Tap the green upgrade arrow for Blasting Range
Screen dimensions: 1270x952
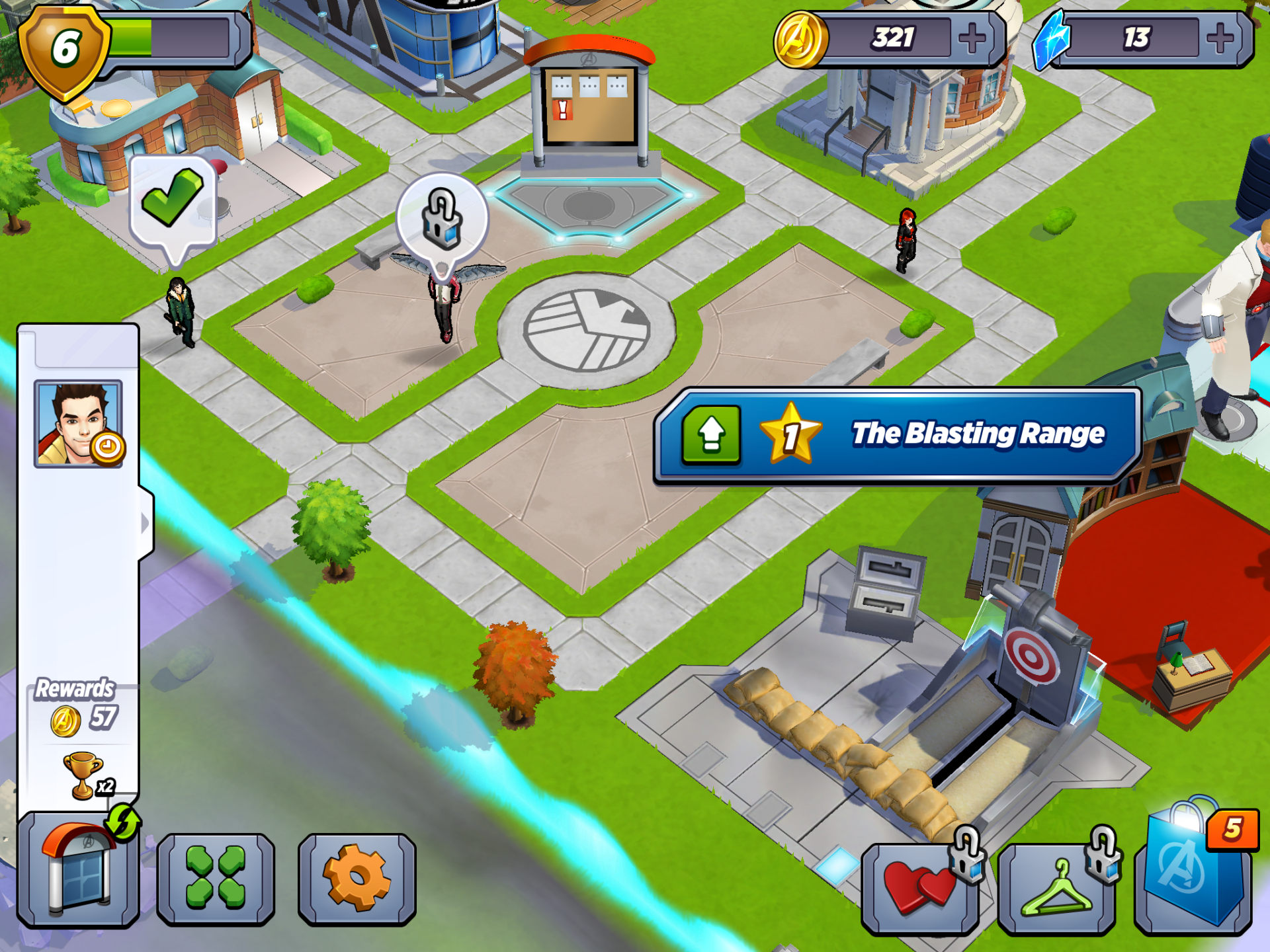click(711, 435)
